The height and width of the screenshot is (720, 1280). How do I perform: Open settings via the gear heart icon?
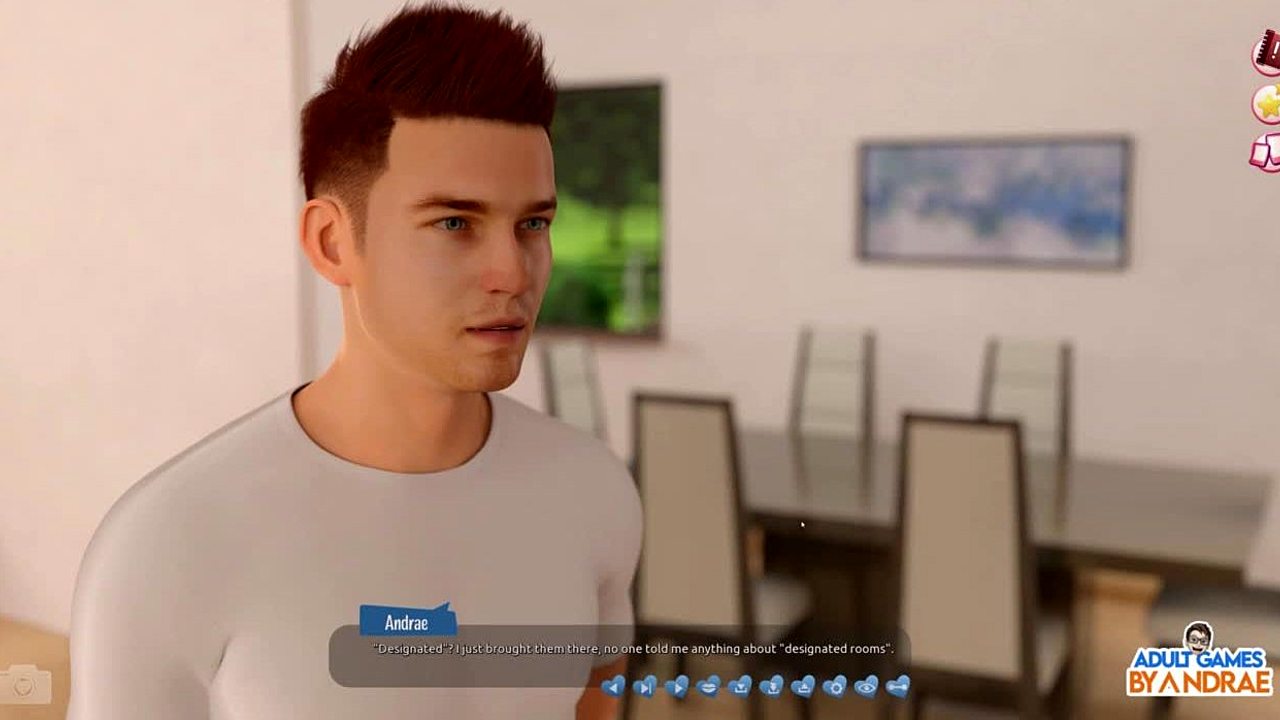point(834,685)
